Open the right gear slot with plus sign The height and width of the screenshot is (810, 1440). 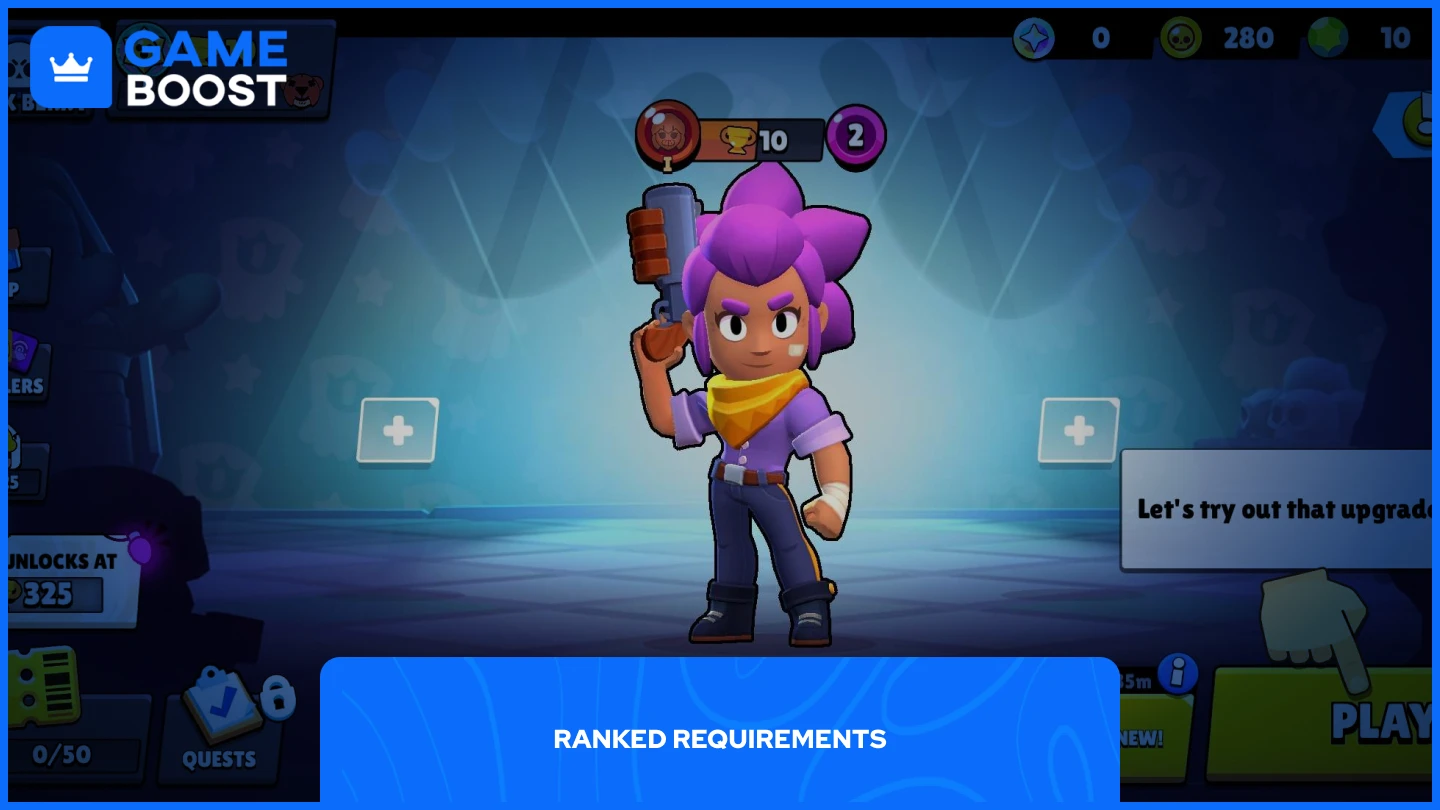[x=1078, y=431]
